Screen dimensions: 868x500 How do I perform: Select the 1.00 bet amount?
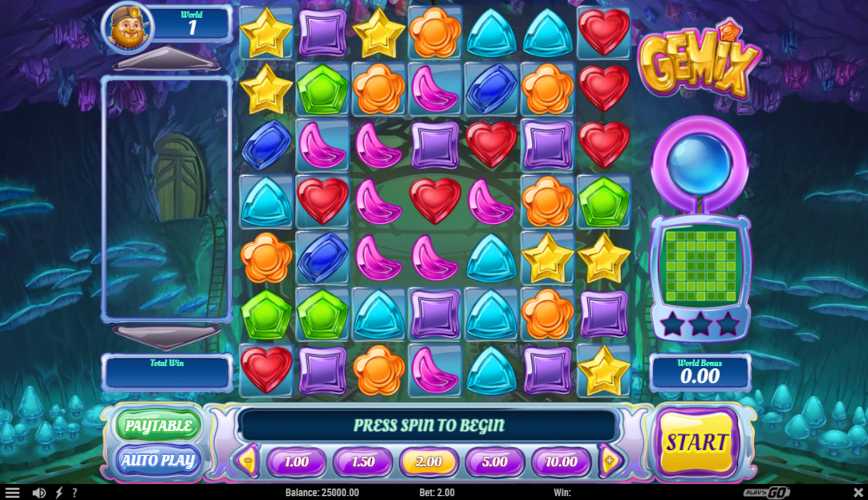[295, 461]
